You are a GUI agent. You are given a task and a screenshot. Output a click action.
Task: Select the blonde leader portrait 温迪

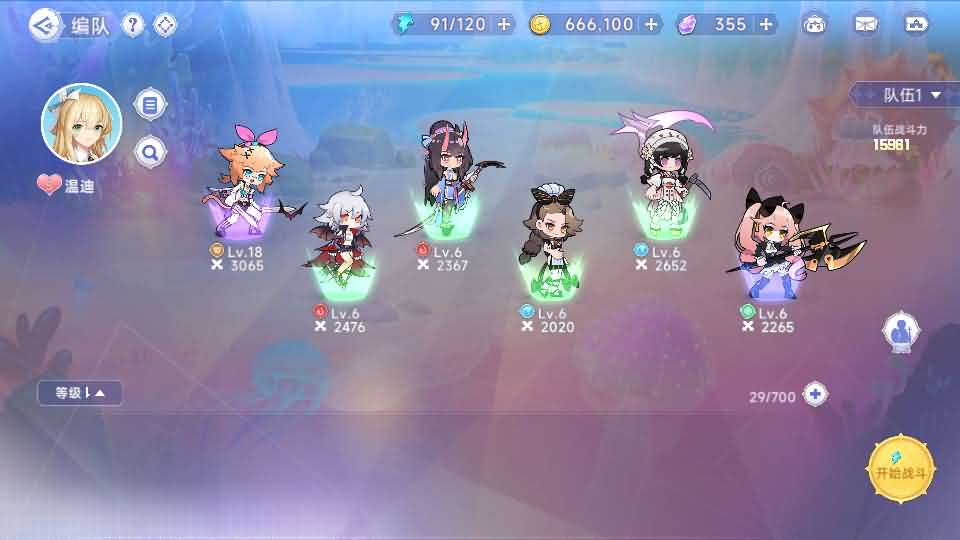[x=81, y=124]
